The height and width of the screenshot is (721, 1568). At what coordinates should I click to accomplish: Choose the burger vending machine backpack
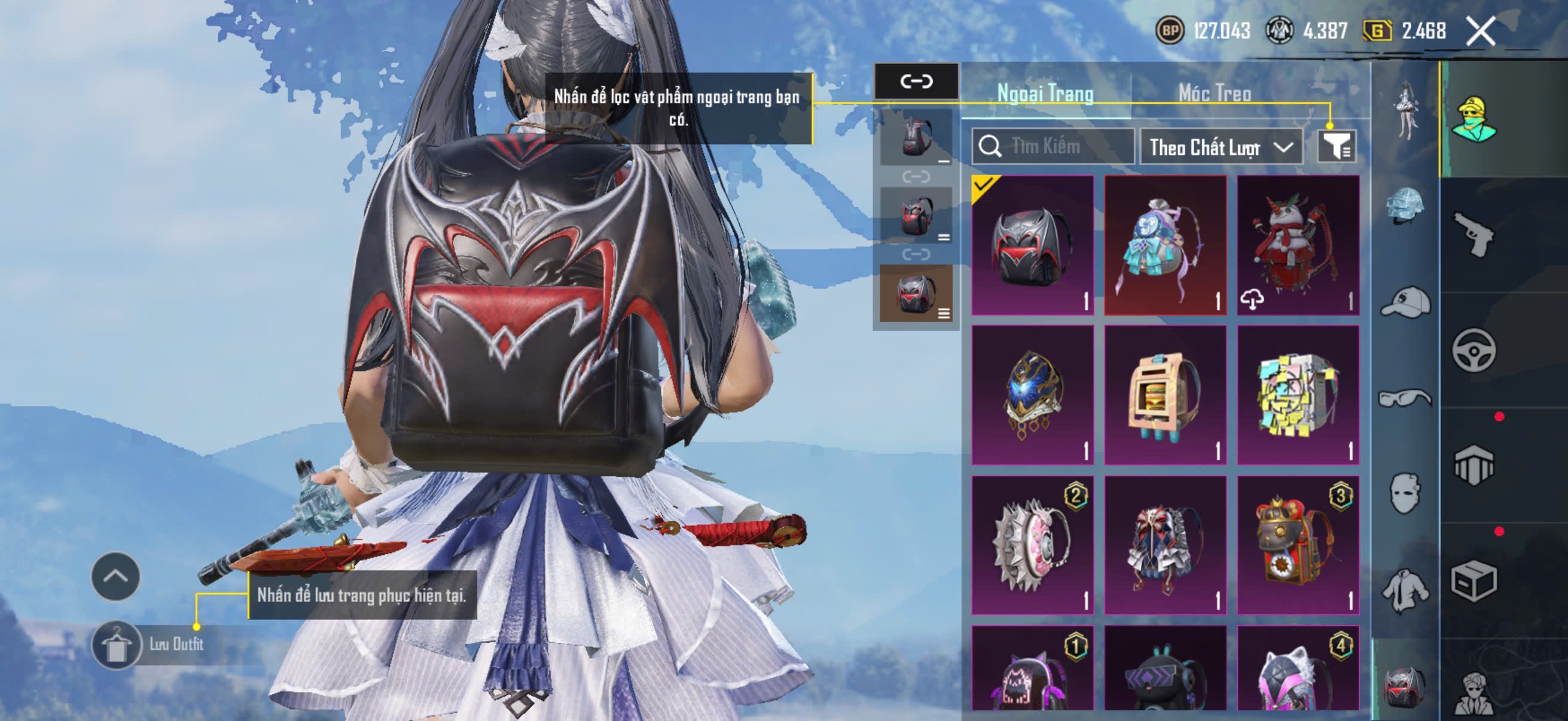pyautogui.click(x=1165, y=394)
